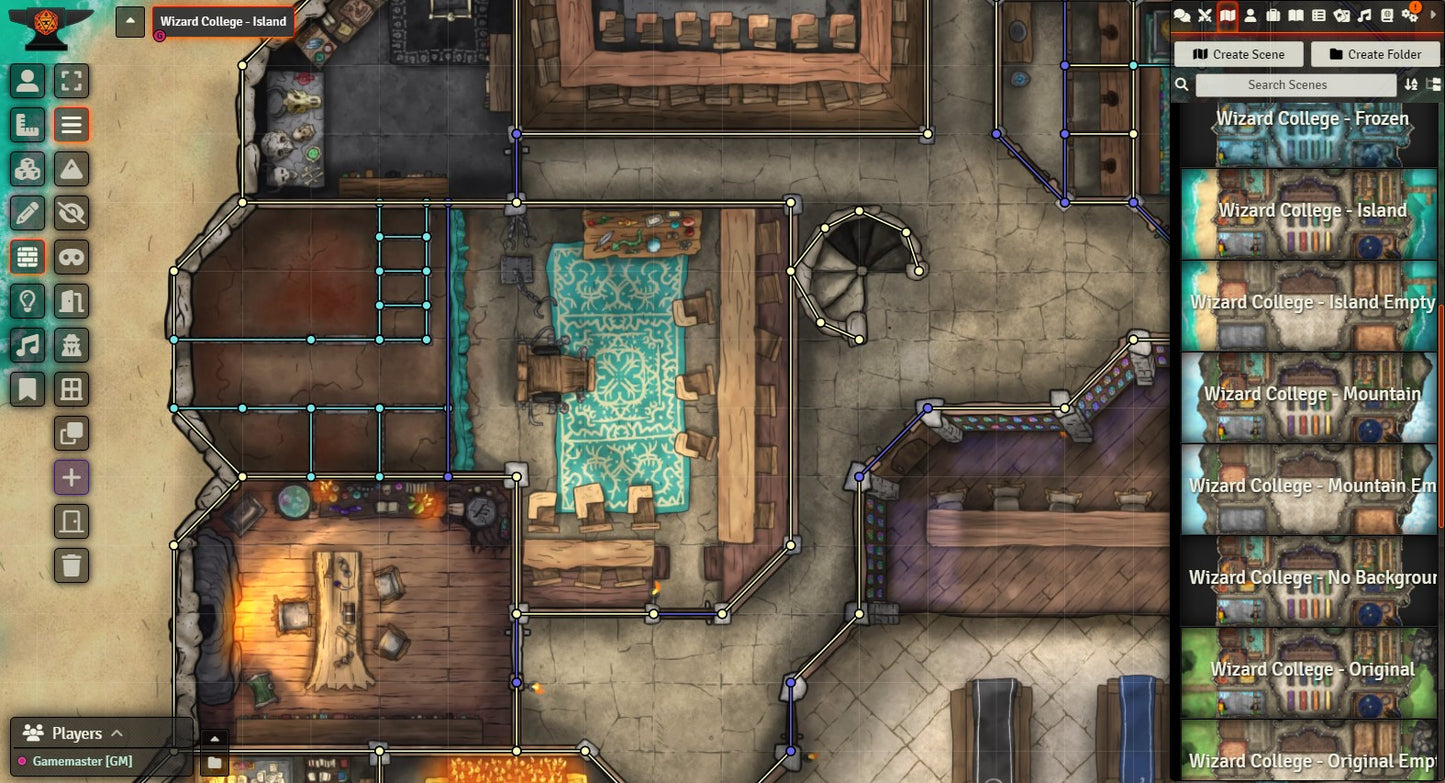Screen dimensions: 1445x783
Task: Activate the lightbulb lighting controls
Action: point(27,301)
